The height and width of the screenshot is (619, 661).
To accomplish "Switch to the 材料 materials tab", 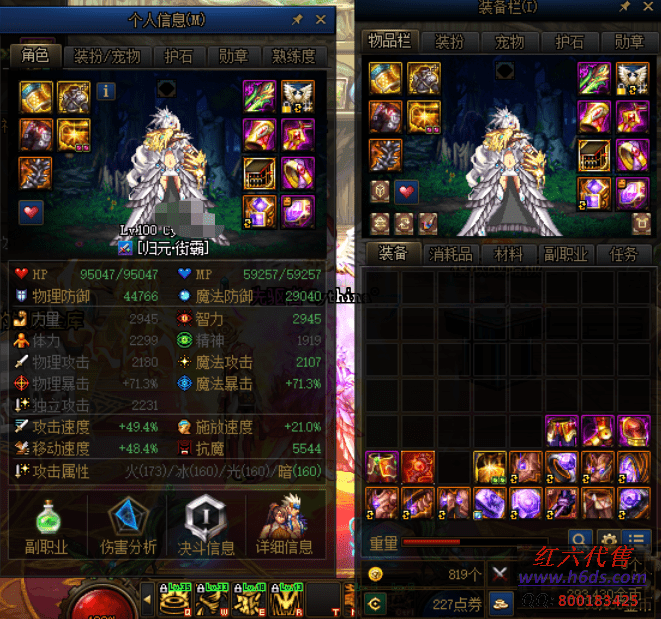I will click(509, 254).
